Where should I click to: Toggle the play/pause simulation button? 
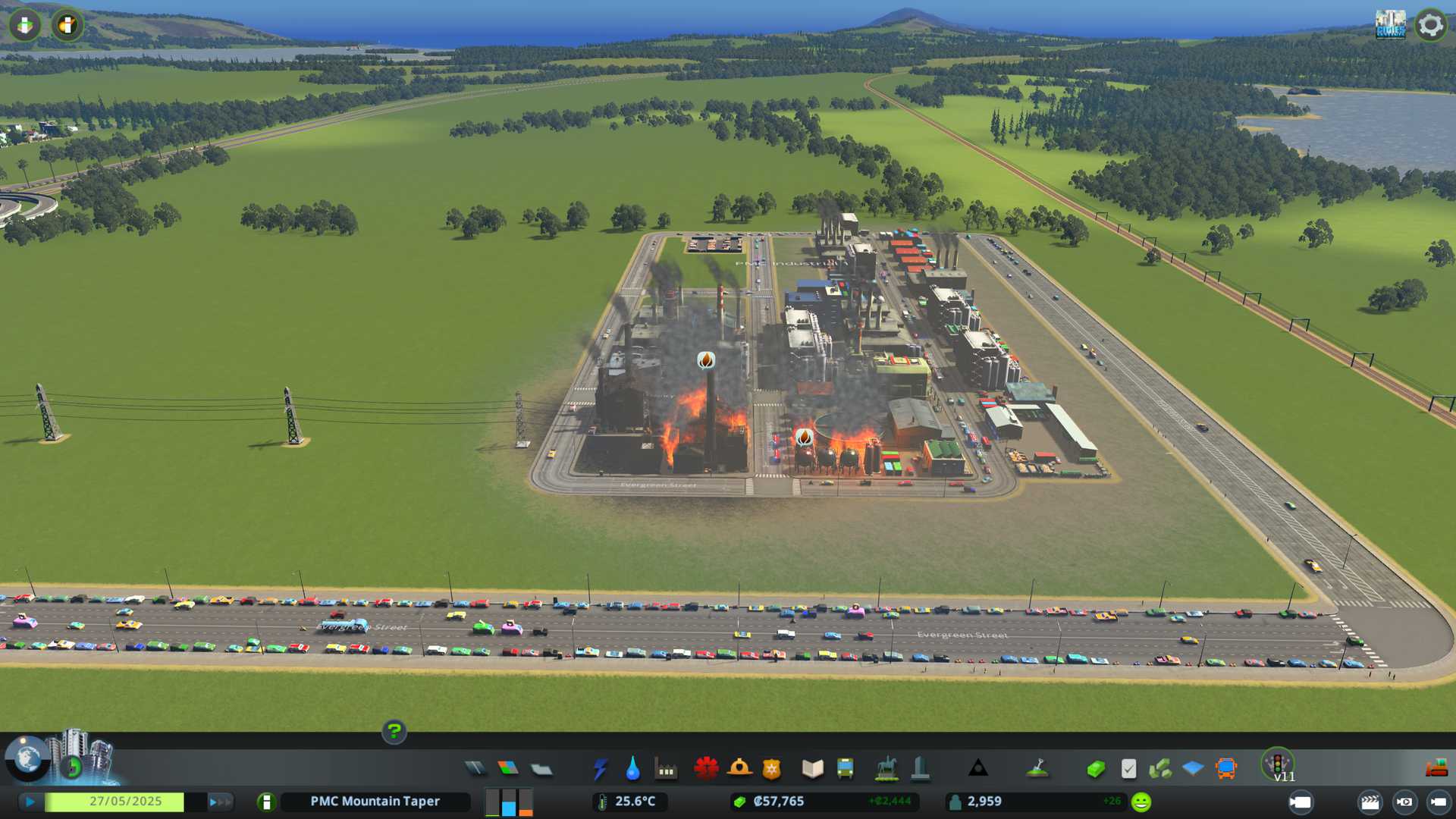coord(30,802)
